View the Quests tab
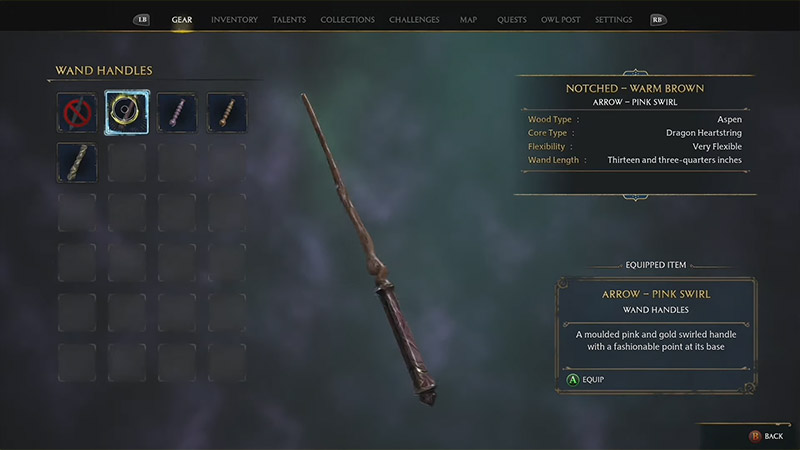This screenshot has width=800, height=450. (x=510, y=20)
